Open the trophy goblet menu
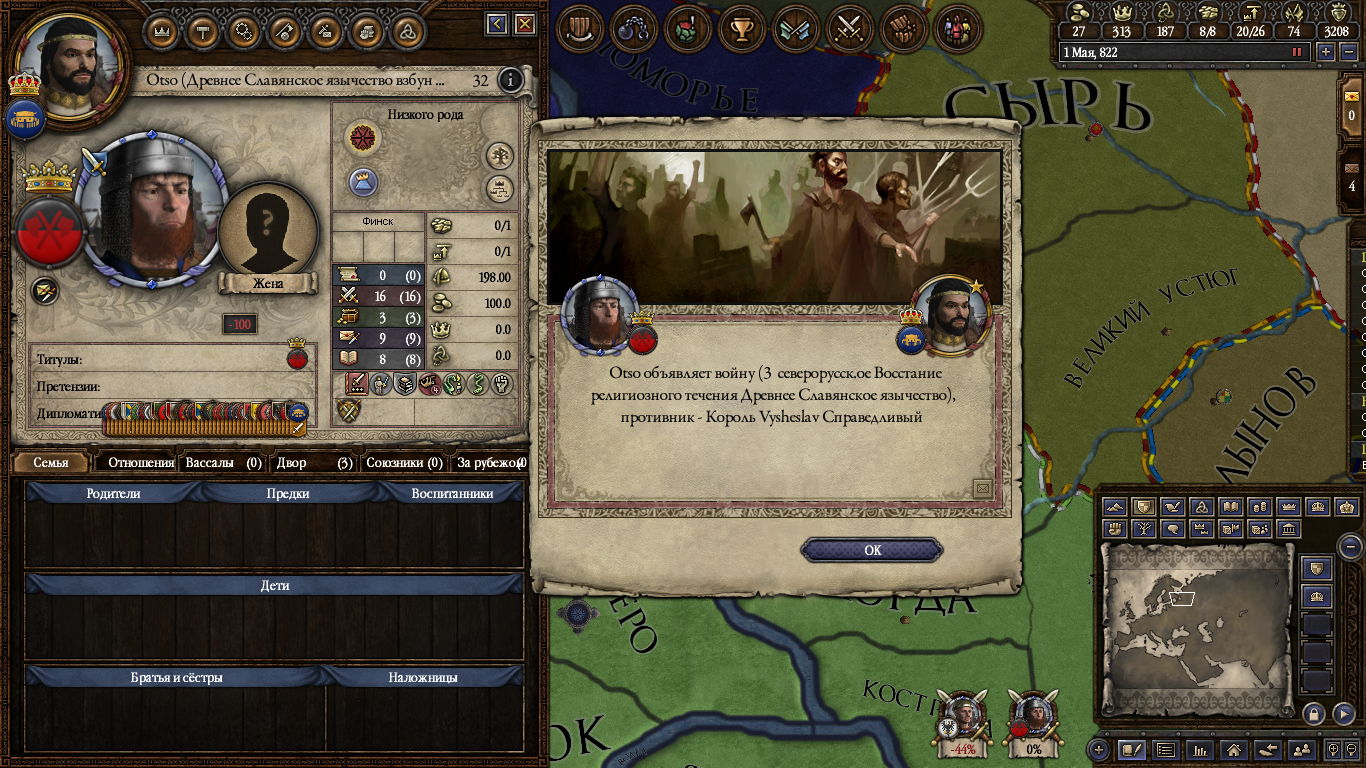Image resolution: width=1366 pixels, height=768 pixels. tap(741, 30)
